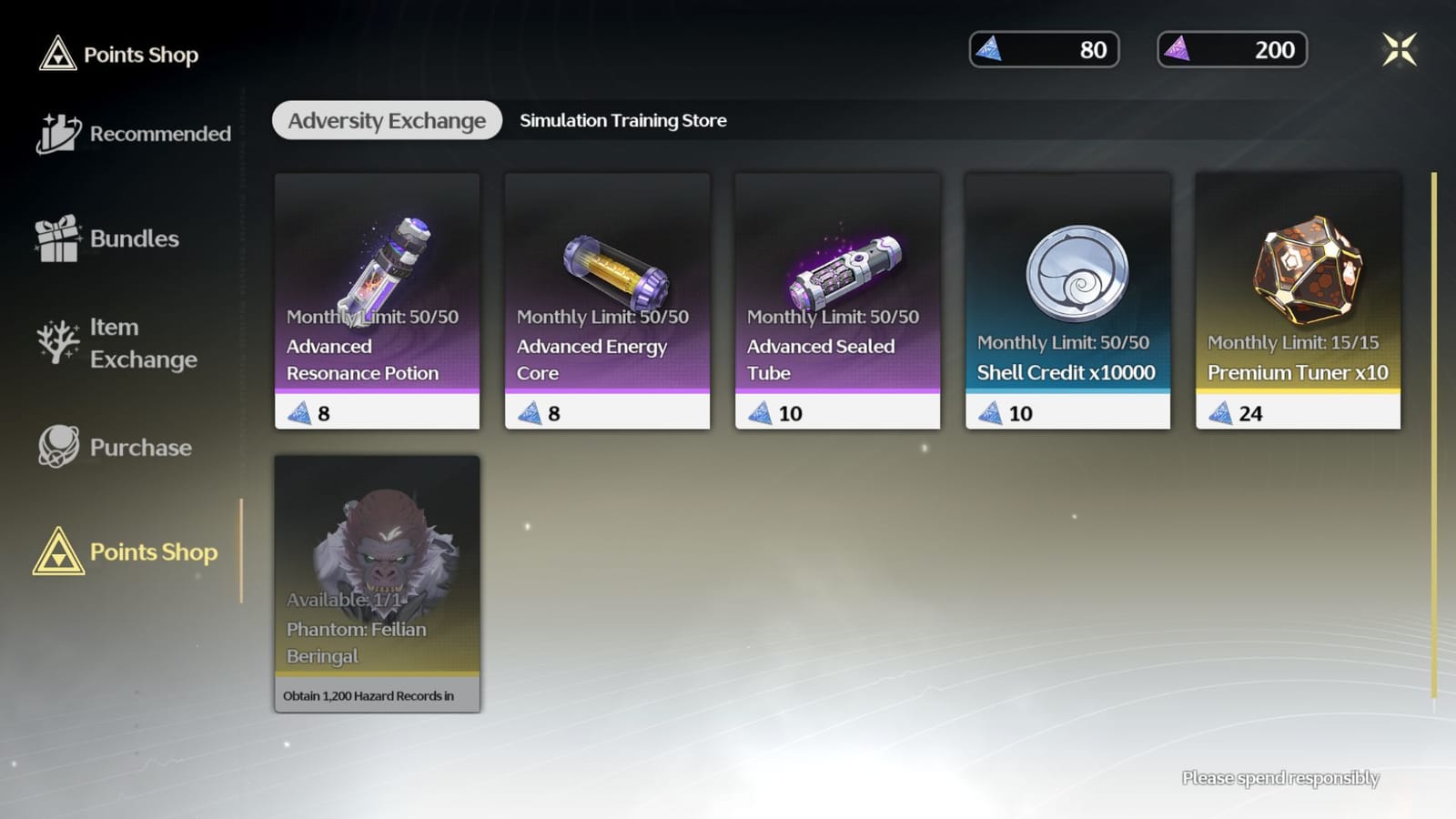Screen dimensions: 1456x819
Task: Purchase the Shell Credit x10000 item
Action: [x=1067, y=300]
